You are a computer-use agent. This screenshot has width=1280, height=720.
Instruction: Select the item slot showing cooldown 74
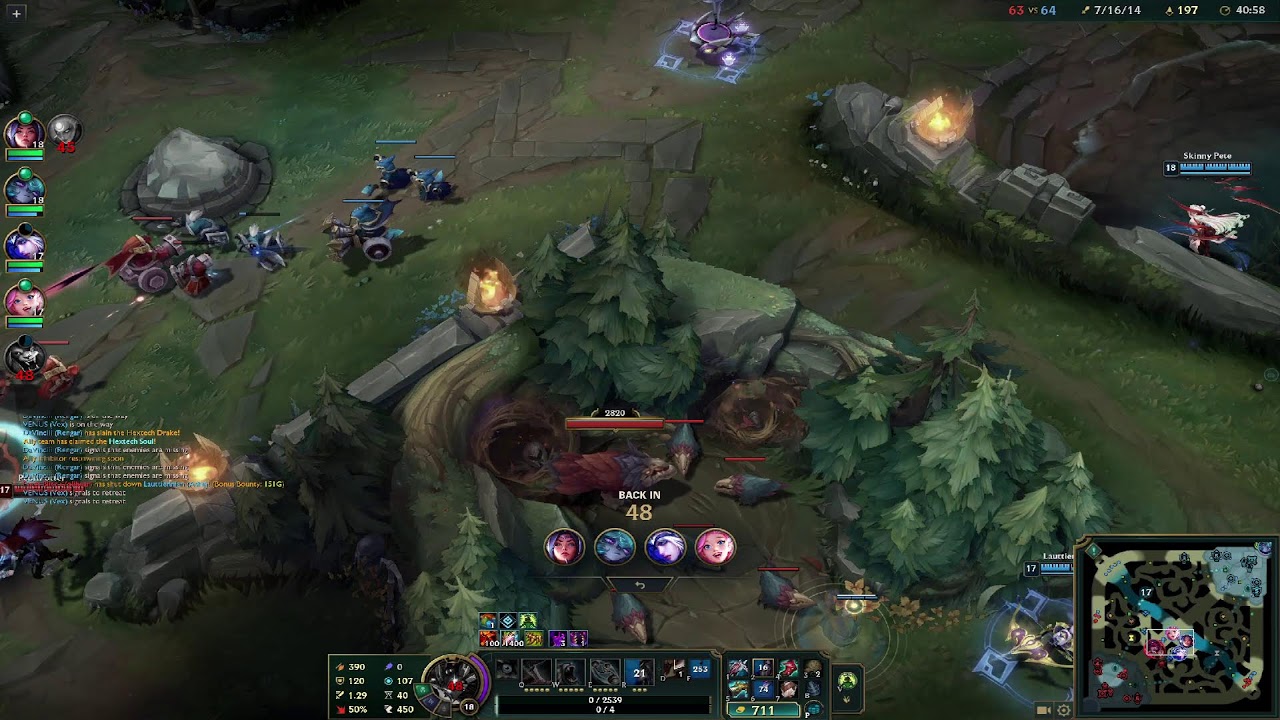(763, 688)
